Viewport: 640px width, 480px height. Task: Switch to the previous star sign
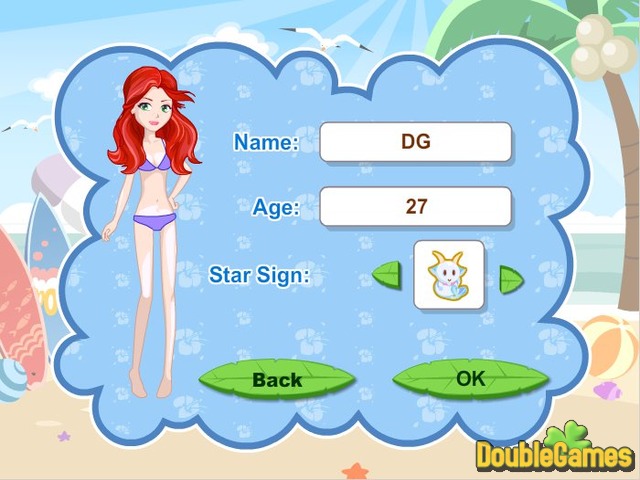point(387,274)
